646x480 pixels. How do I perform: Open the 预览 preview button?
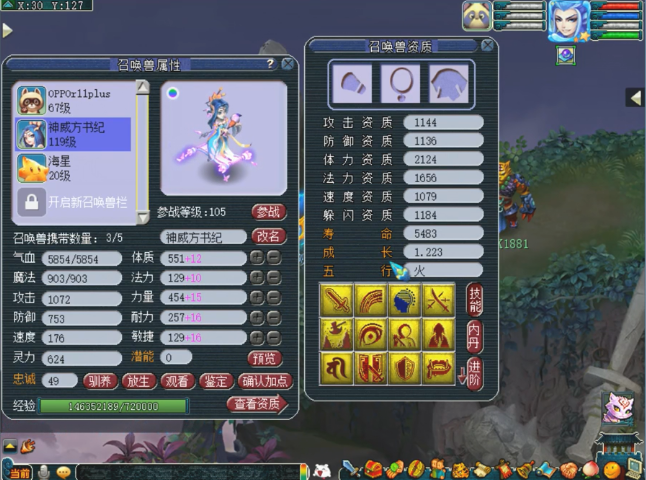[x=264, y=357]
